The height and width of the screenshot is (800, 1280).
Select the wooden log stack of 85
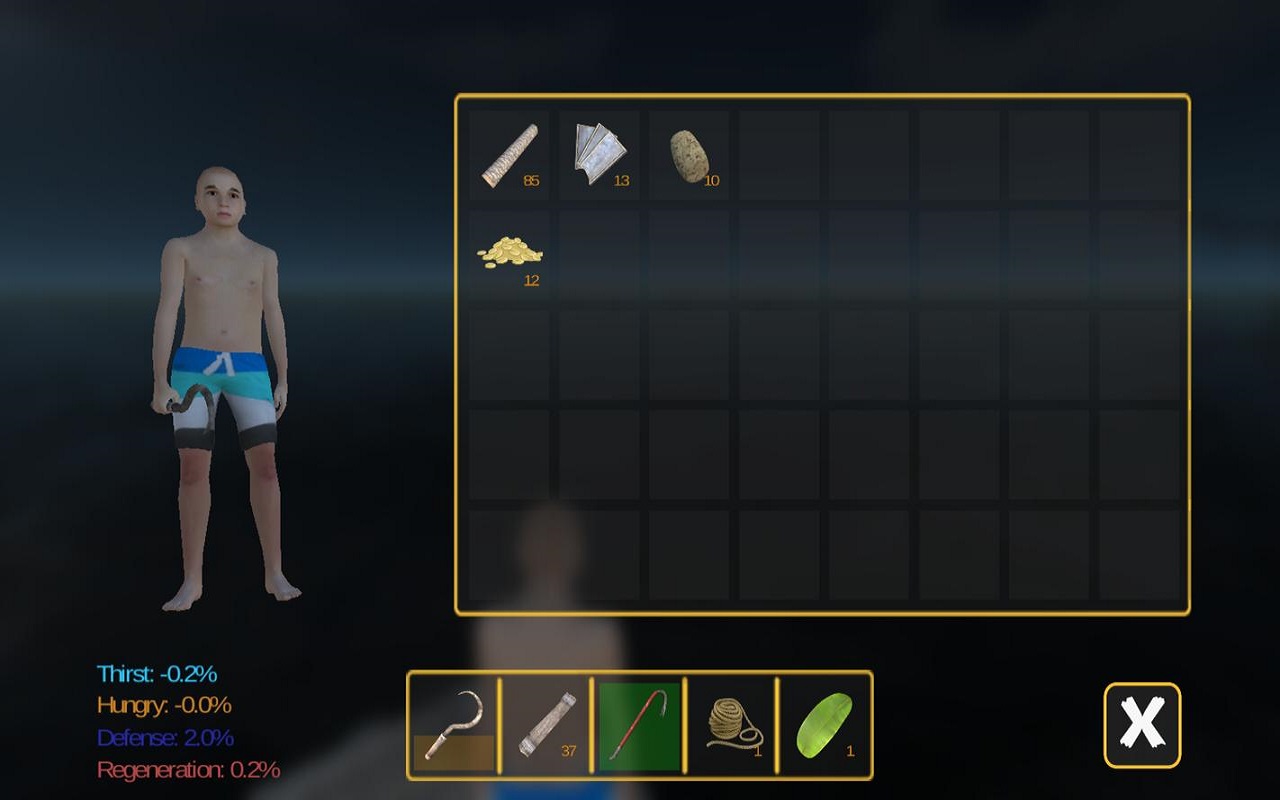(512, 152)
